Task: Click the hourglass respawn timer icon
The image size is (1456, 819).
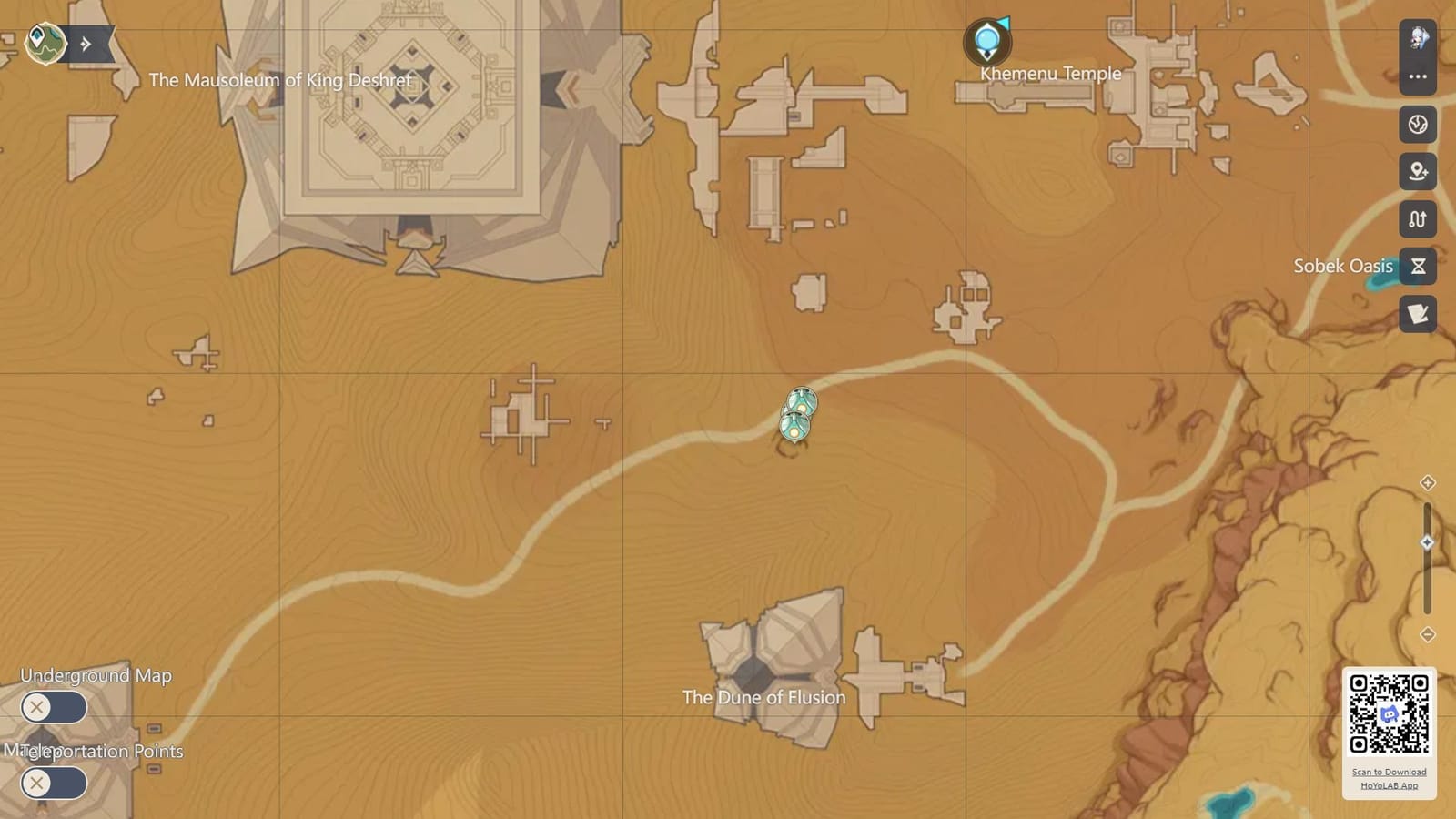Action: 1417,267
